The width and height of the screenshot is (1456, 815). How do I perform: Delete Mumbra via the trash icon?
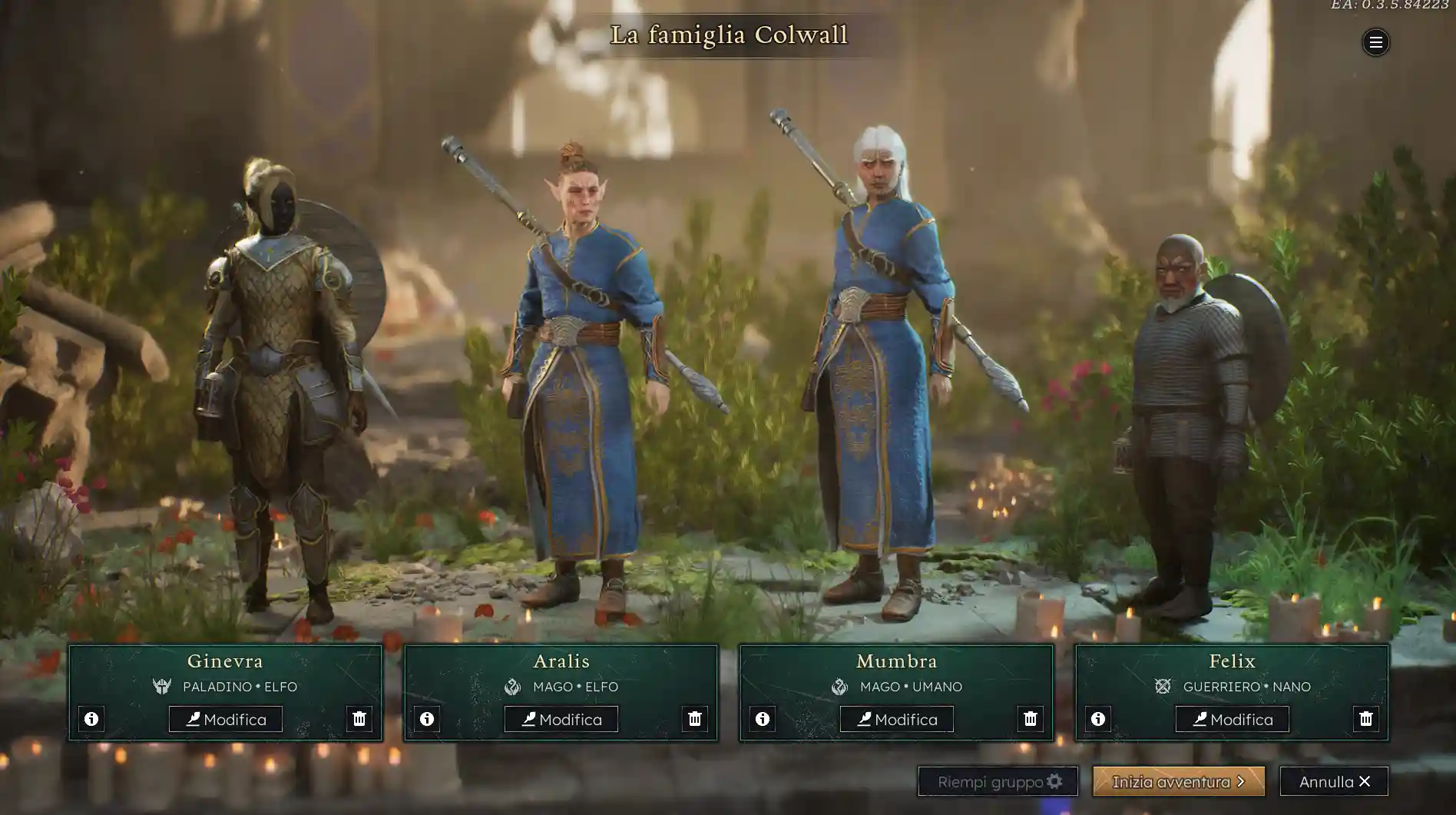1031,719
